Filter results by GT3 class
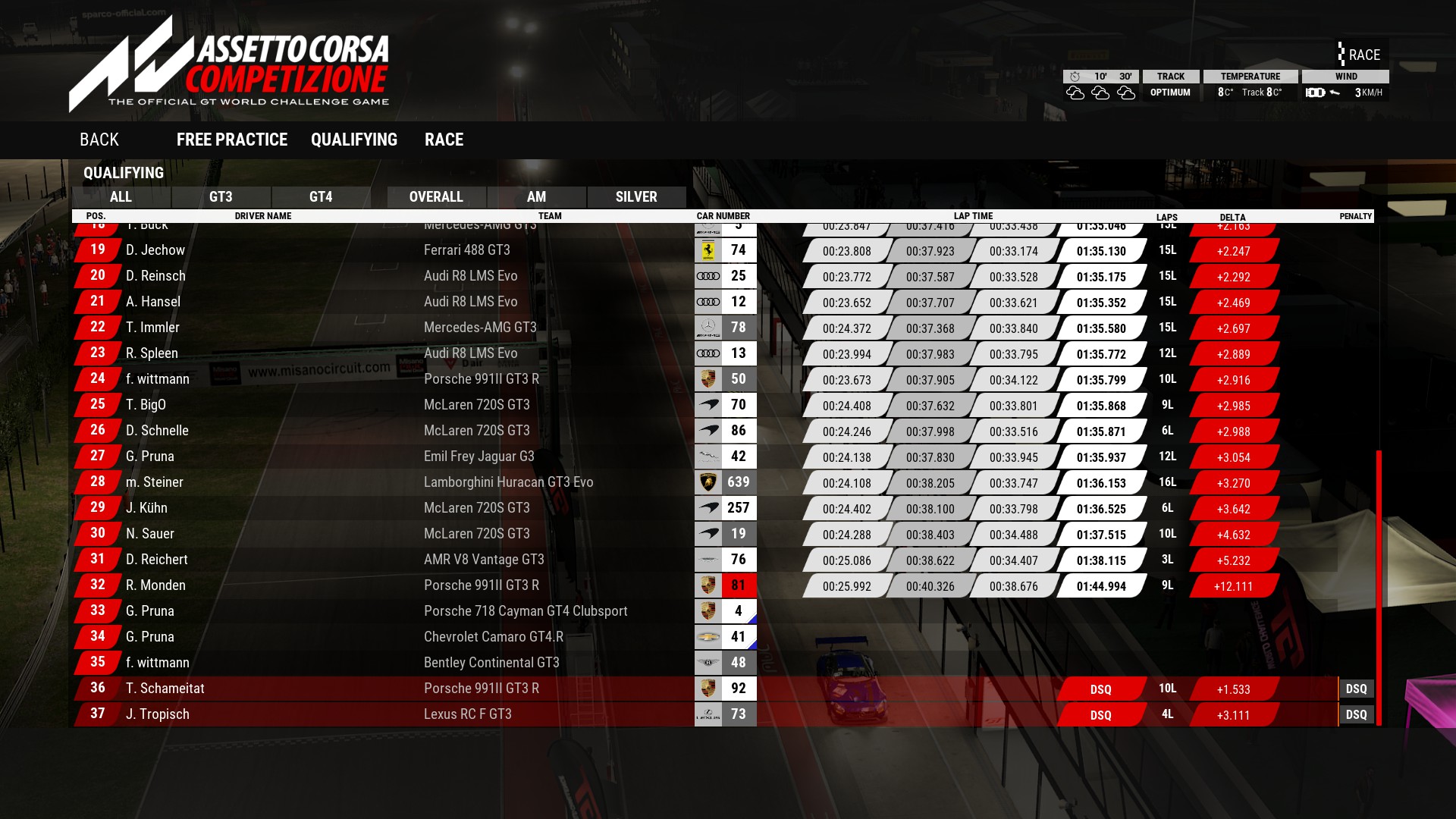Image resolution: width=1456 pixels, height=819 pixels. 221,197
